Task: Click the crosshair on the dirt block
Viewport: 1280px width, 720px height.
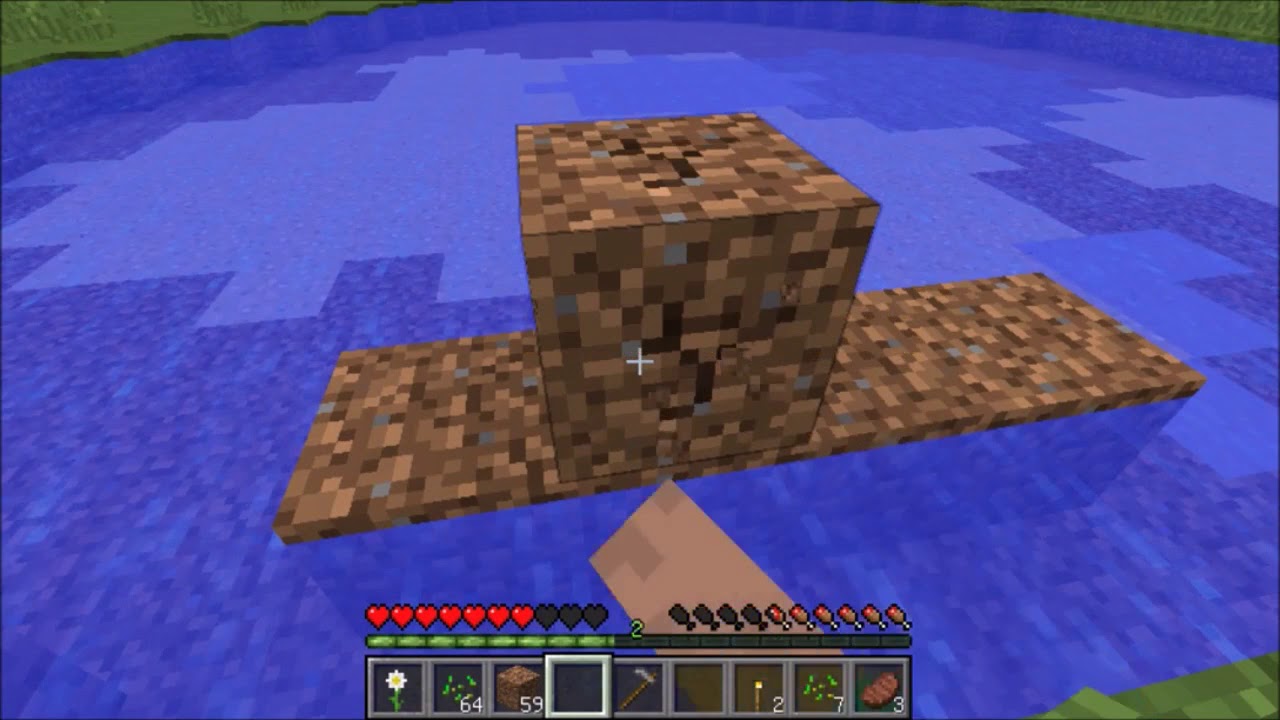Action: (x=640, y=362)
